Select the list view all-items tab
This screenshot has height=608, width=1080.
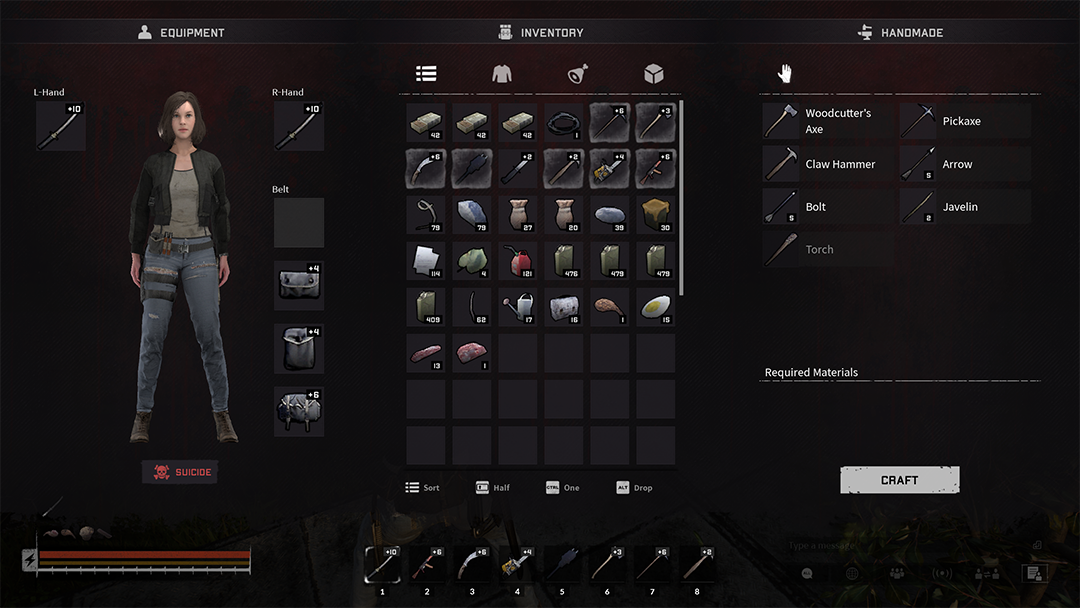426,73
